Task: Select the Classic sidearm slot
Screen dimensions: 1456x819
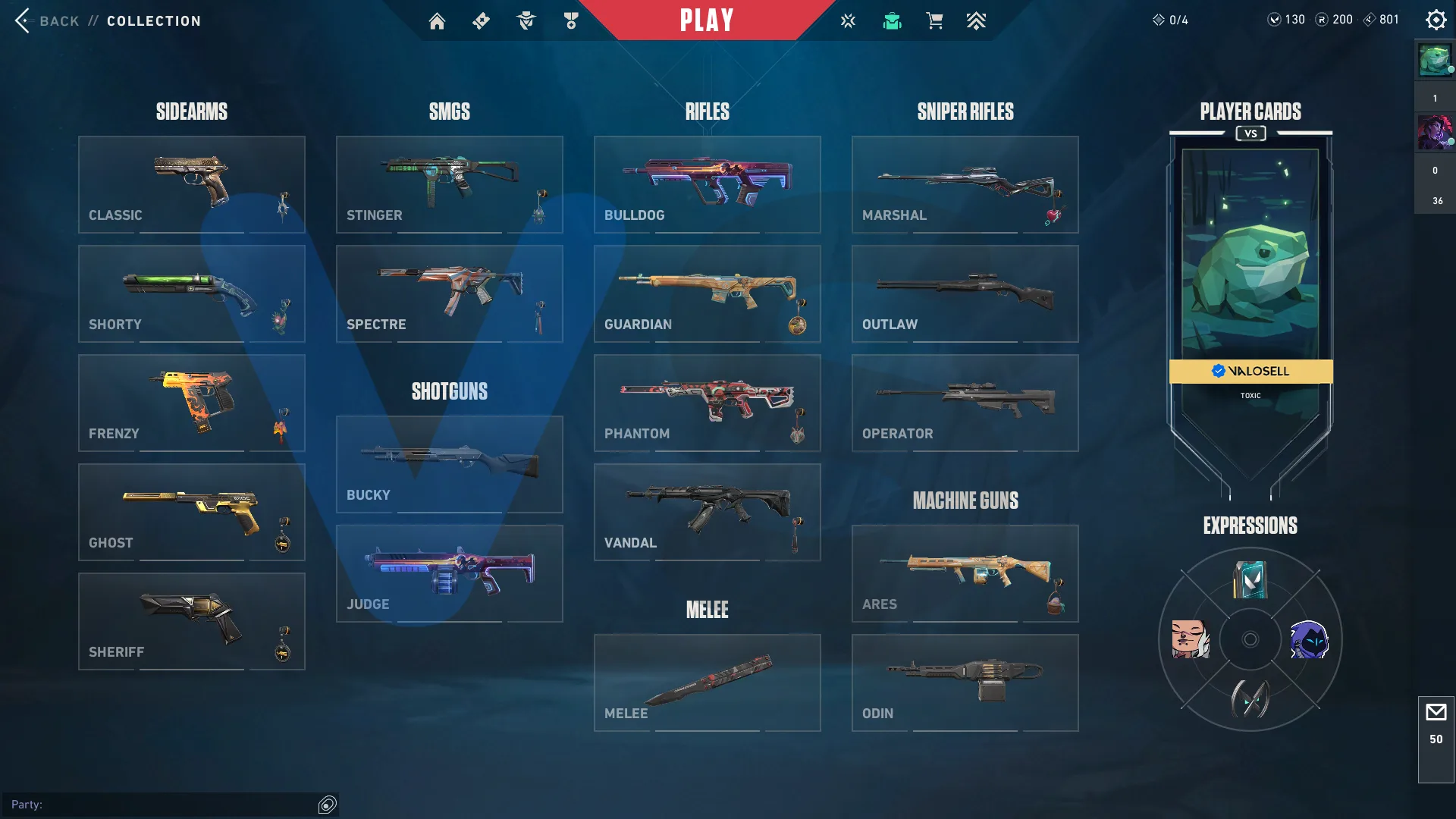Action: click(191, 184)
